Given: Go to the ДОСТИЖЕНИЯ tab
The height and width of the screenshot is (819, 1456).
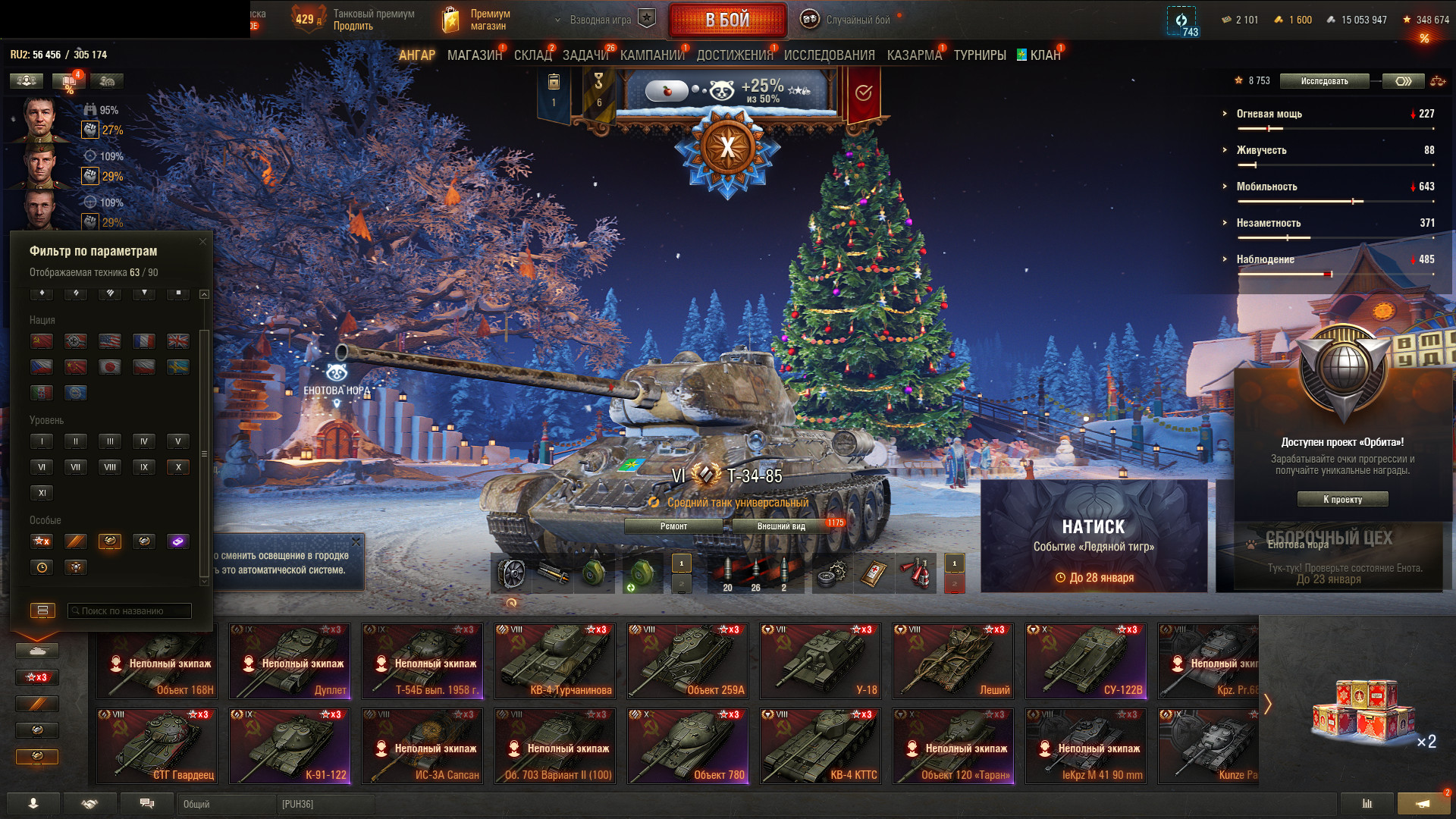Looking at the screenshot, I should pos(734,55).
